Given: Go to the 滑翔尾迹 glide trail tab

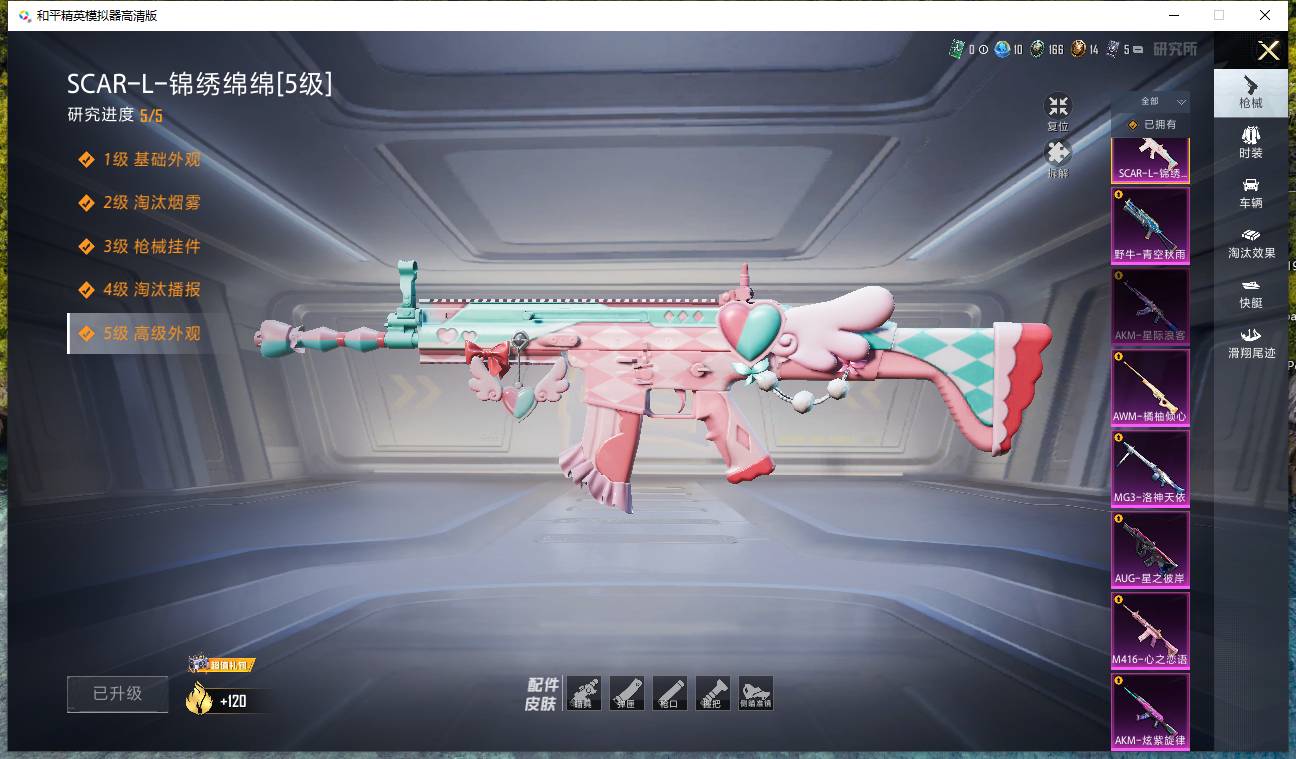Looking at the screenshot, I should (1250, 342).
